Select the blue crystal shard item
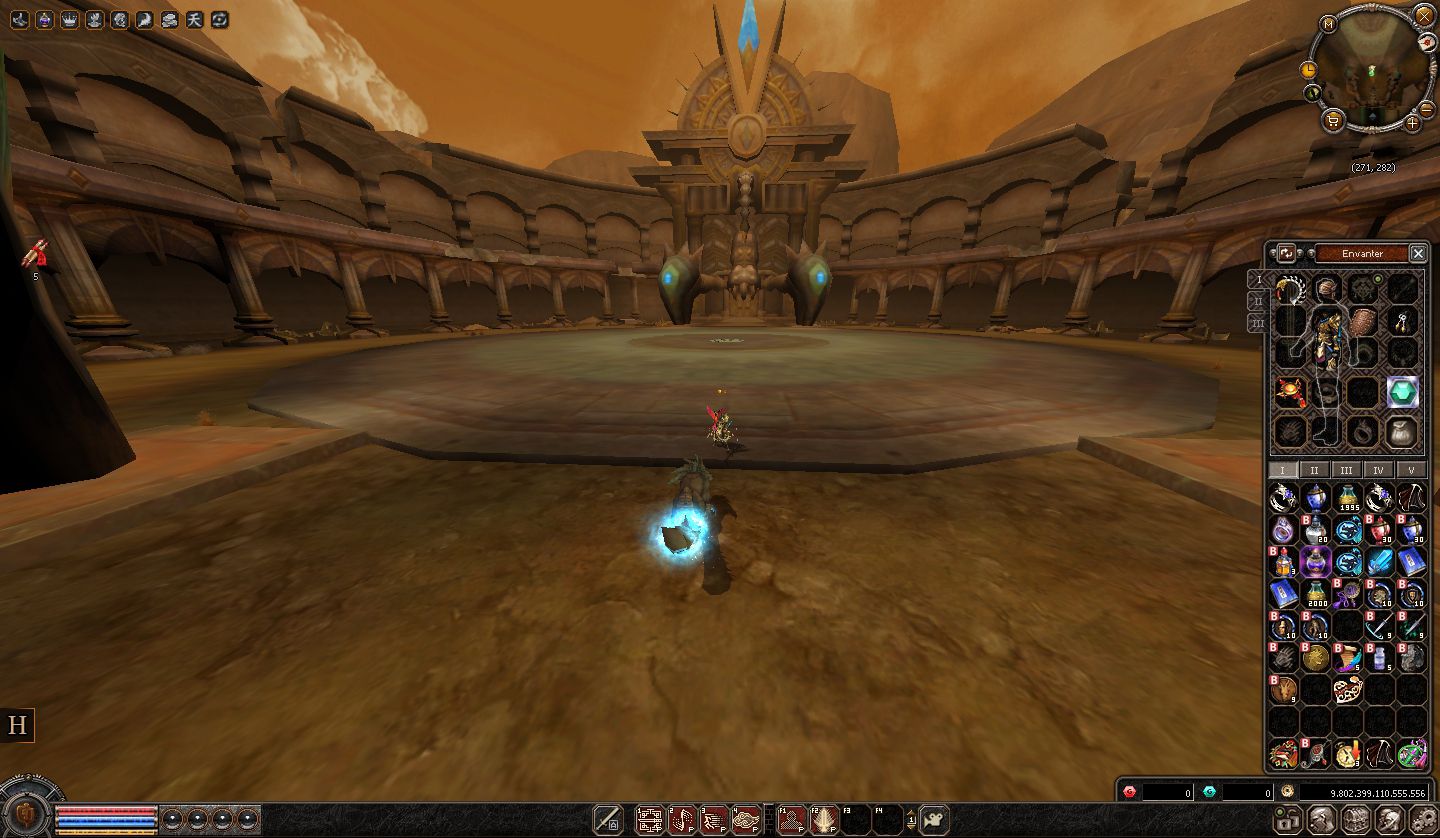The height and width of the screenshot is (838, 1440). [x=1380, y=561]
